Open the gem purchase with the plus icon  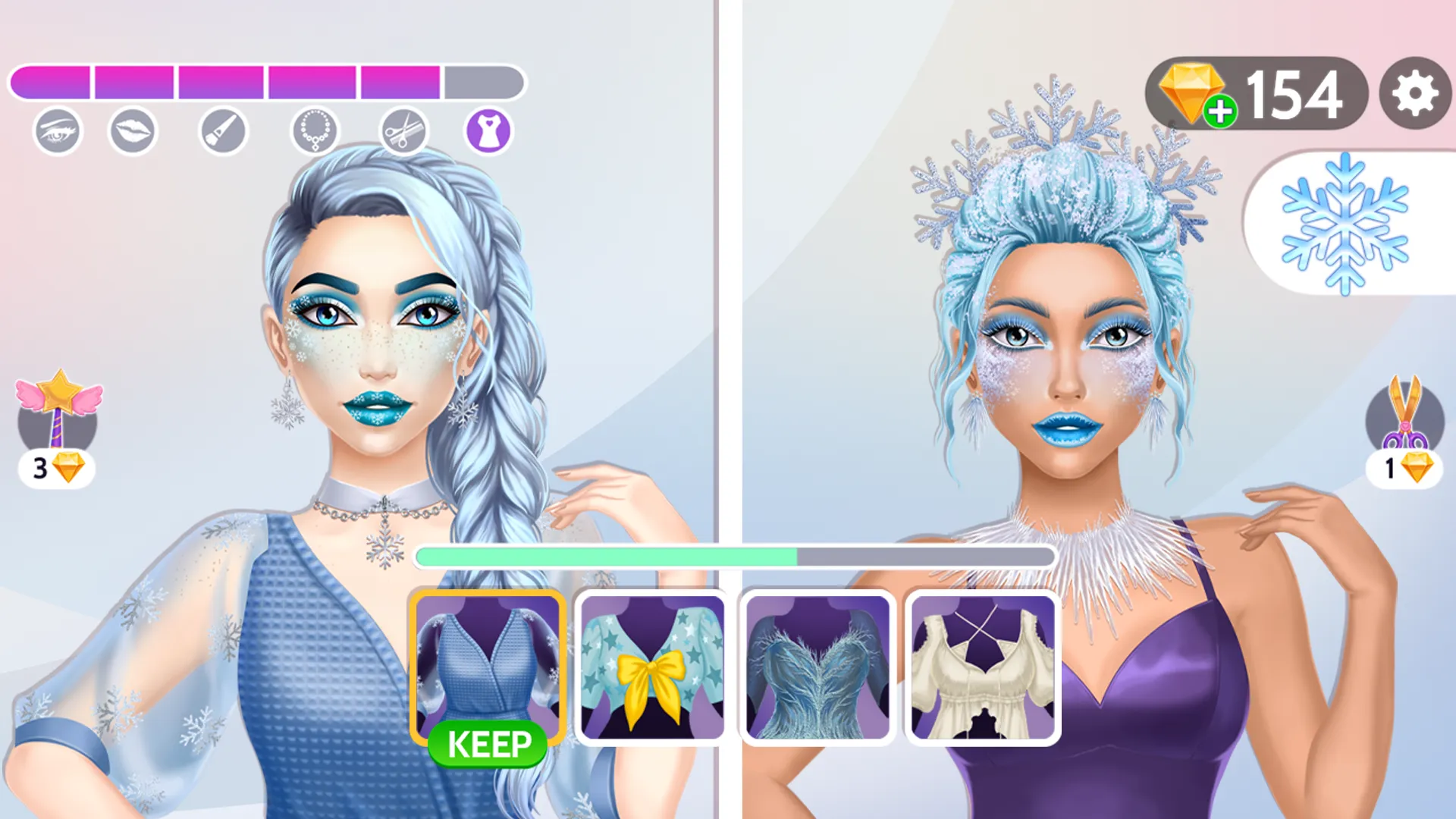(x=1220, y=112)
